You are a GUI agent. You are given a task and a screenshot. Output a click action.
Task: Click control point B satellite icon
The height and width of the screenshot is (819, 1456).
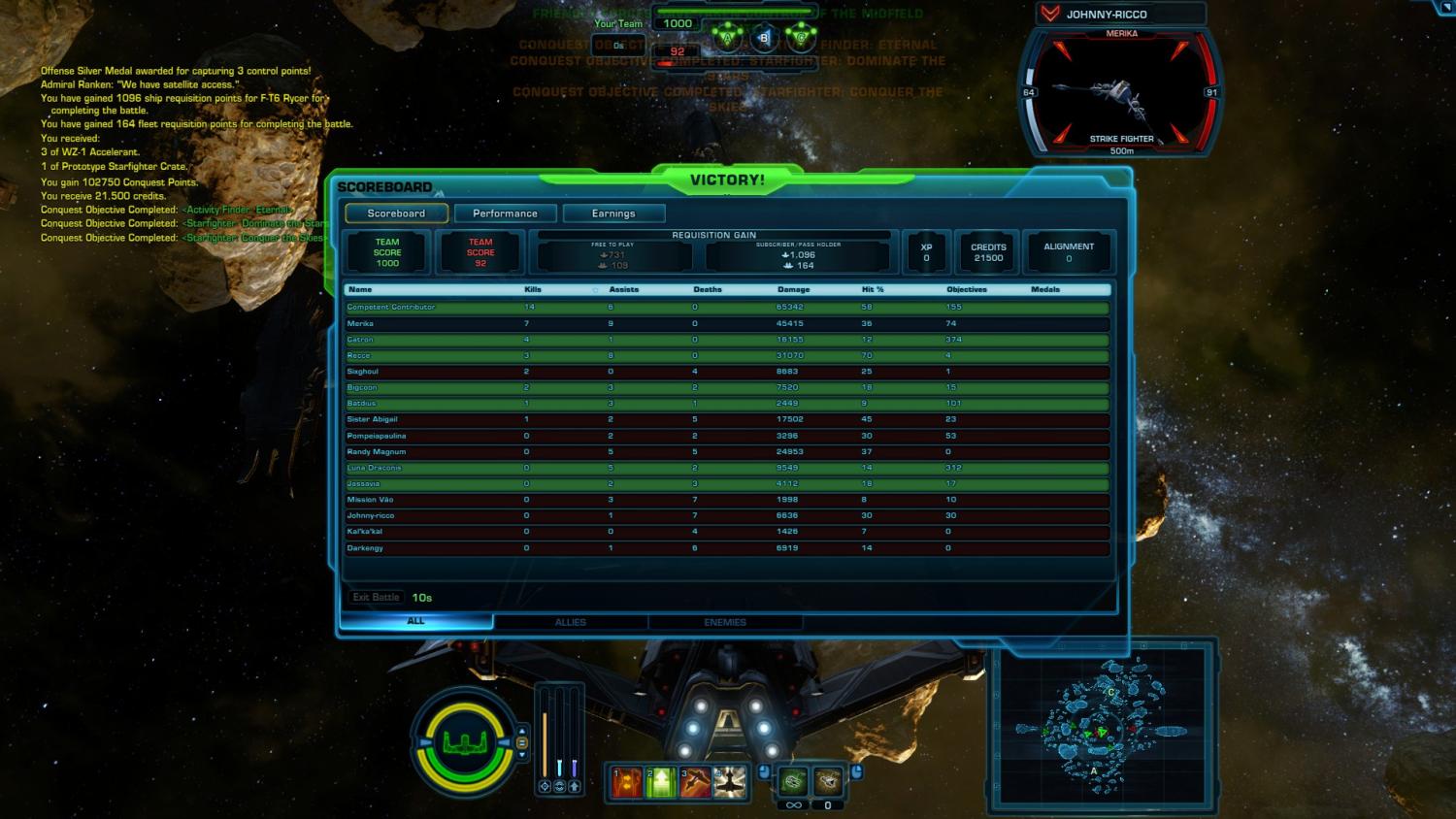coord(763,37)
